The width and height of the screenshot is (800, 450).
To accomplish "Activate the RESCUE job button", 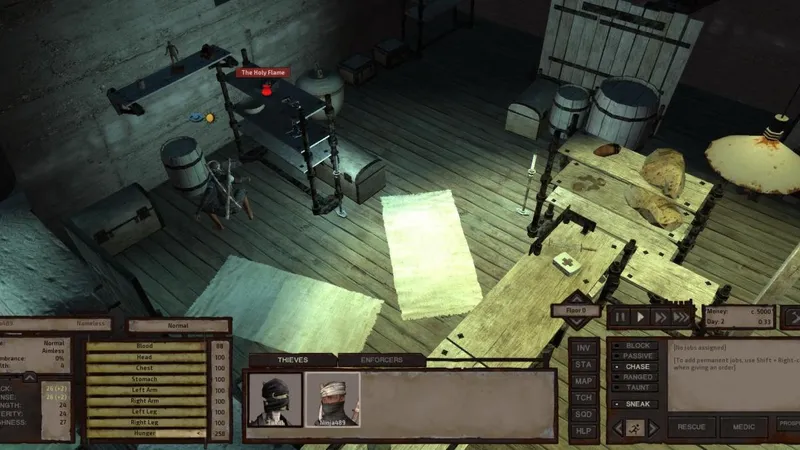I will point(690,427).
